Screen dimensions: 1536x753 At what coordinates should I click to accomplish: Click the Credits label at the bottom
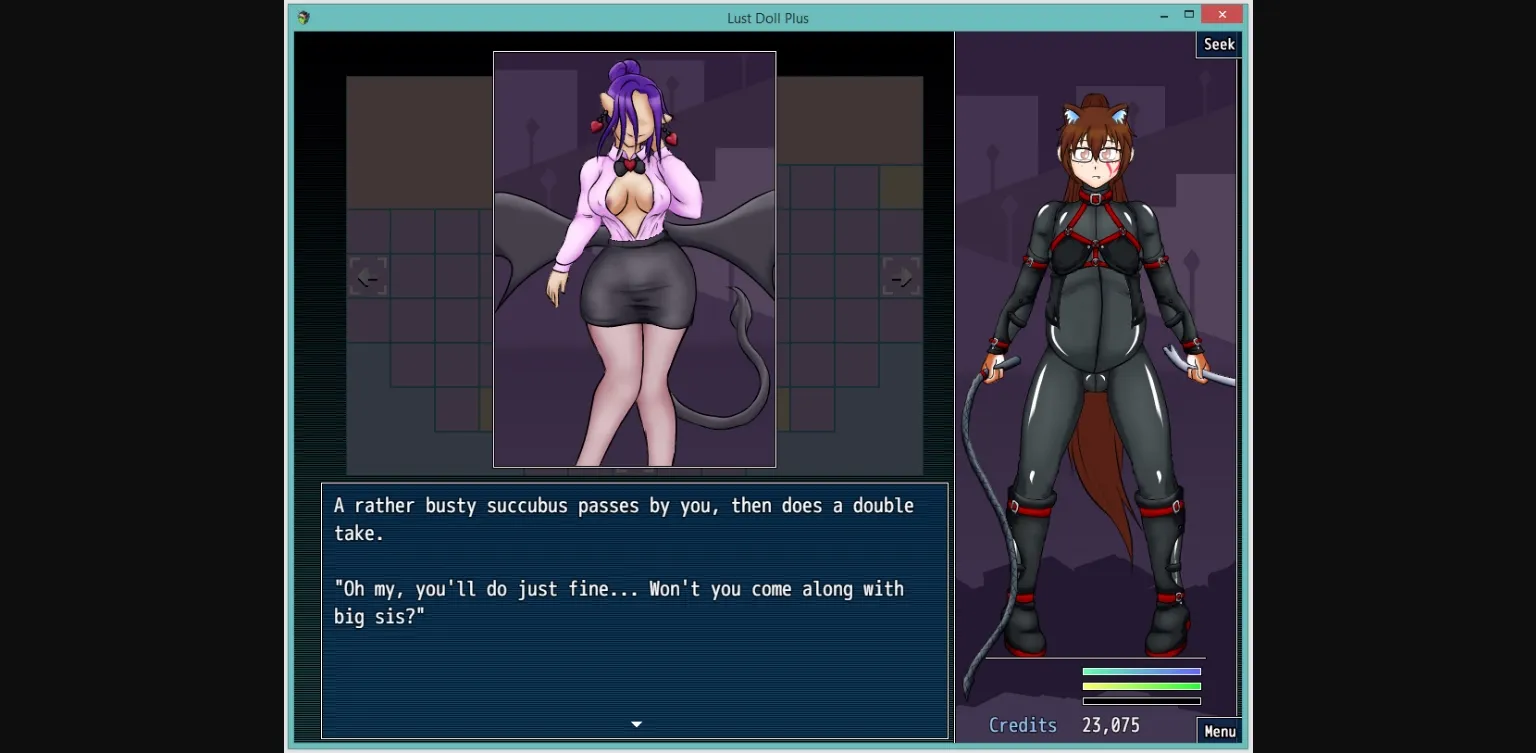[1022, 725]
